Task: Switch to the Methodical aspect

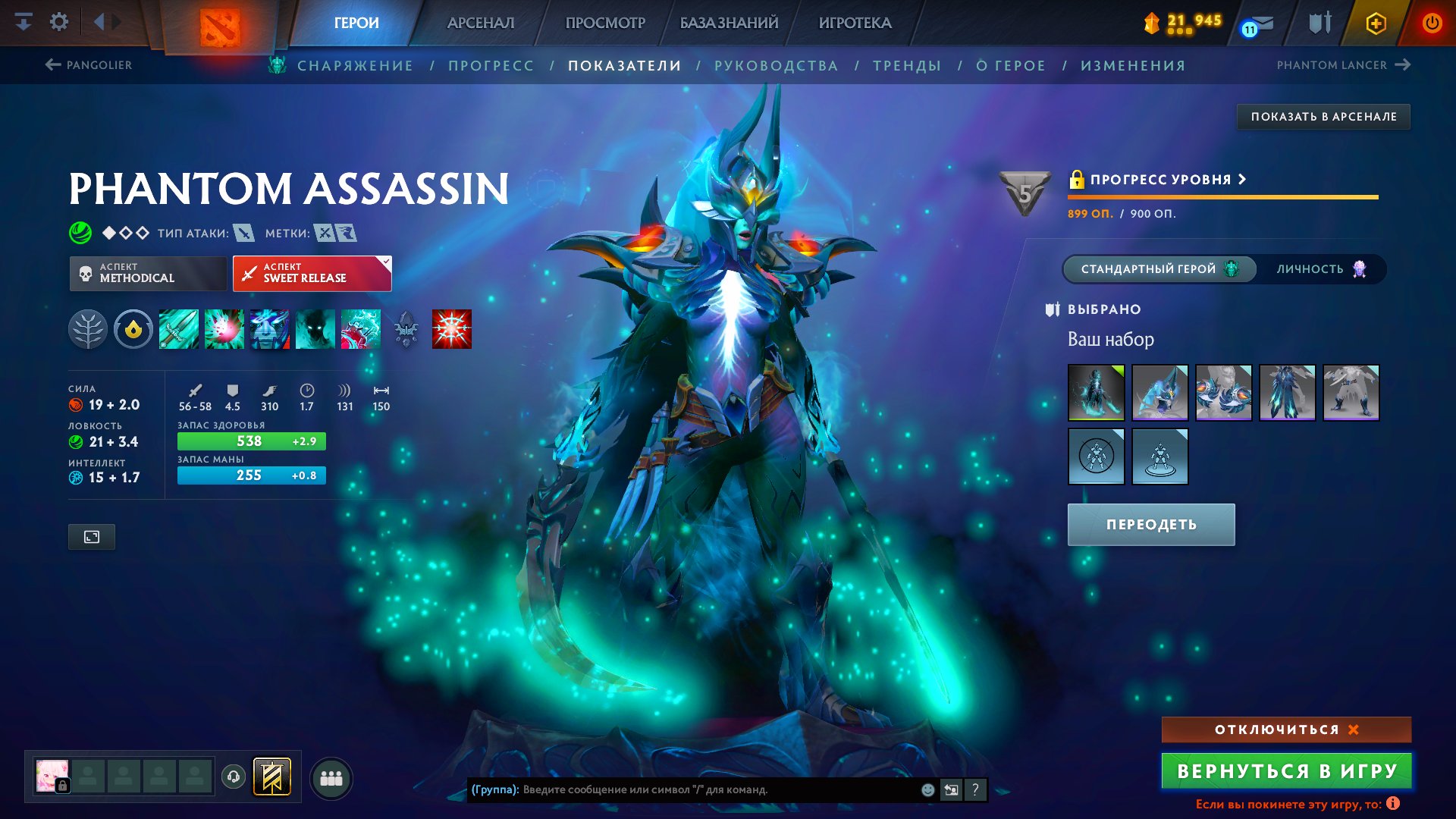Action: coord(147,273)
